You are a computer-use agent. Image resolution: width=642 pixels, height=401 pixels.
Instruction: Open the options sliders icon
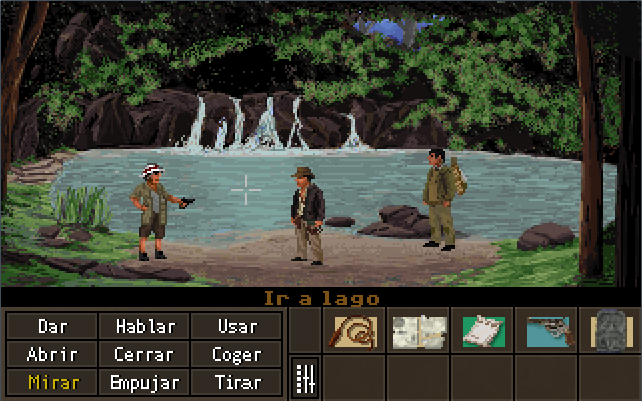pos(306,379)
